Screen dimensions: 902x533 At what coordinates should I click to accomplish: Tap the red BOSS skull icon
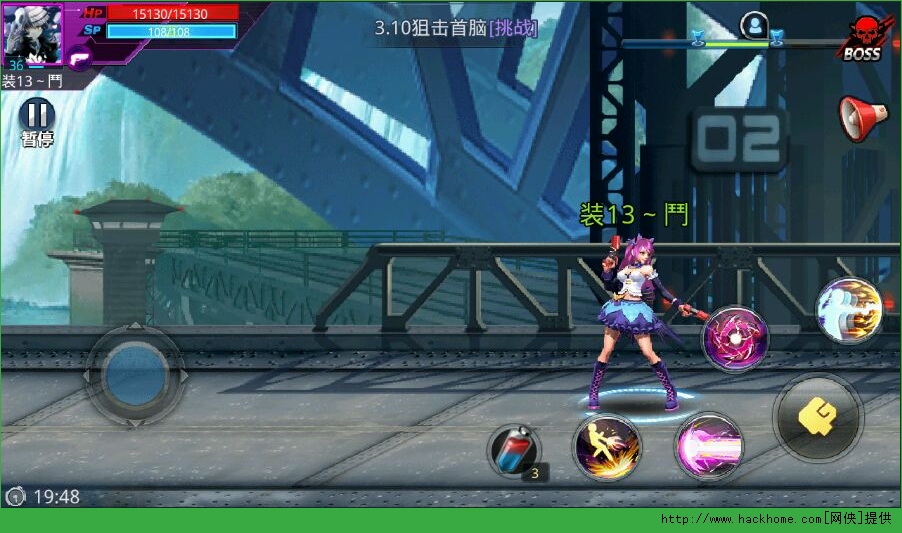pyautogui.click(x=862, y=38)
